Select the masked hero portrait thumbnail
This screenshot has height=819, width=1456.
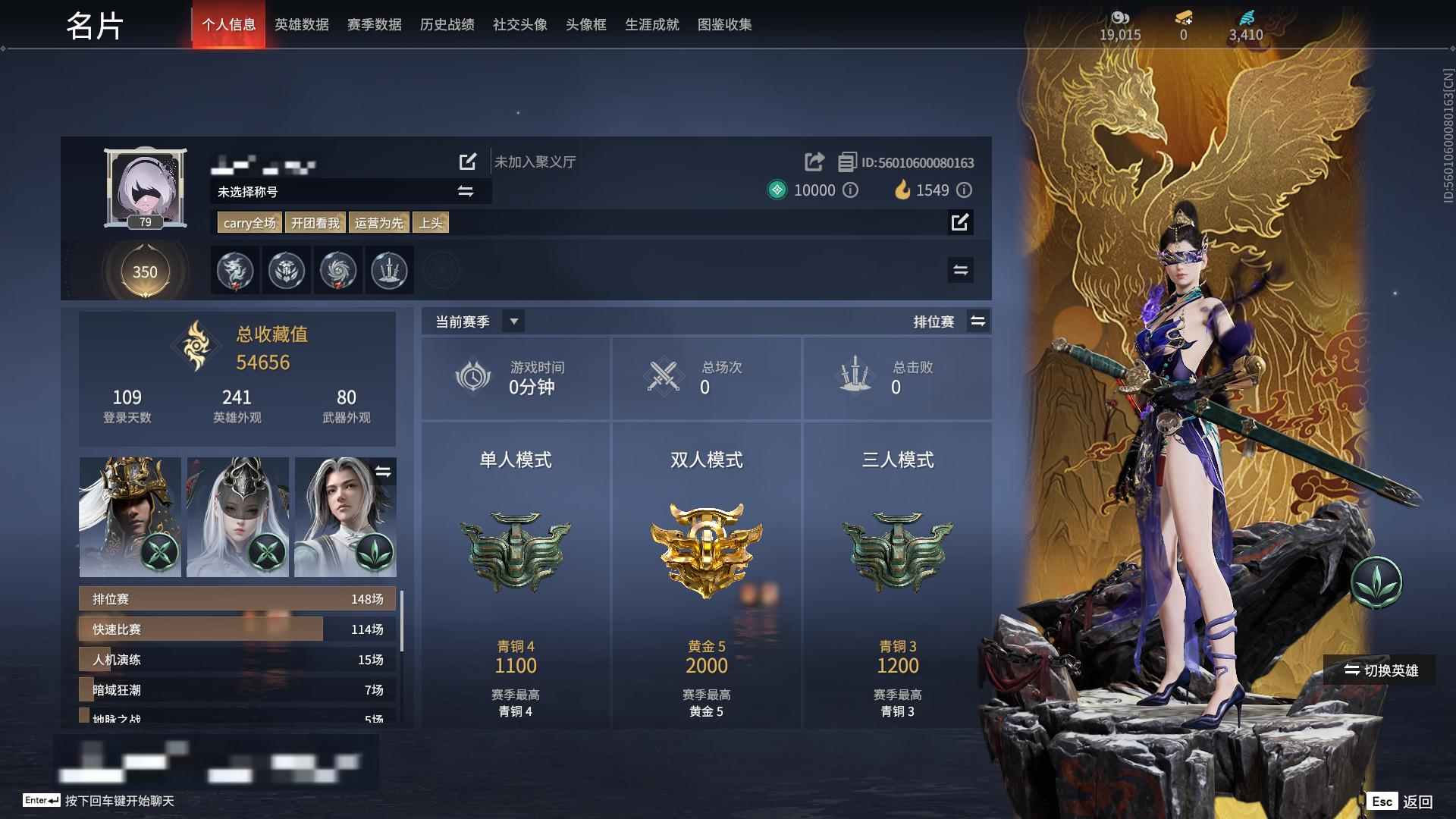[237, 516]
